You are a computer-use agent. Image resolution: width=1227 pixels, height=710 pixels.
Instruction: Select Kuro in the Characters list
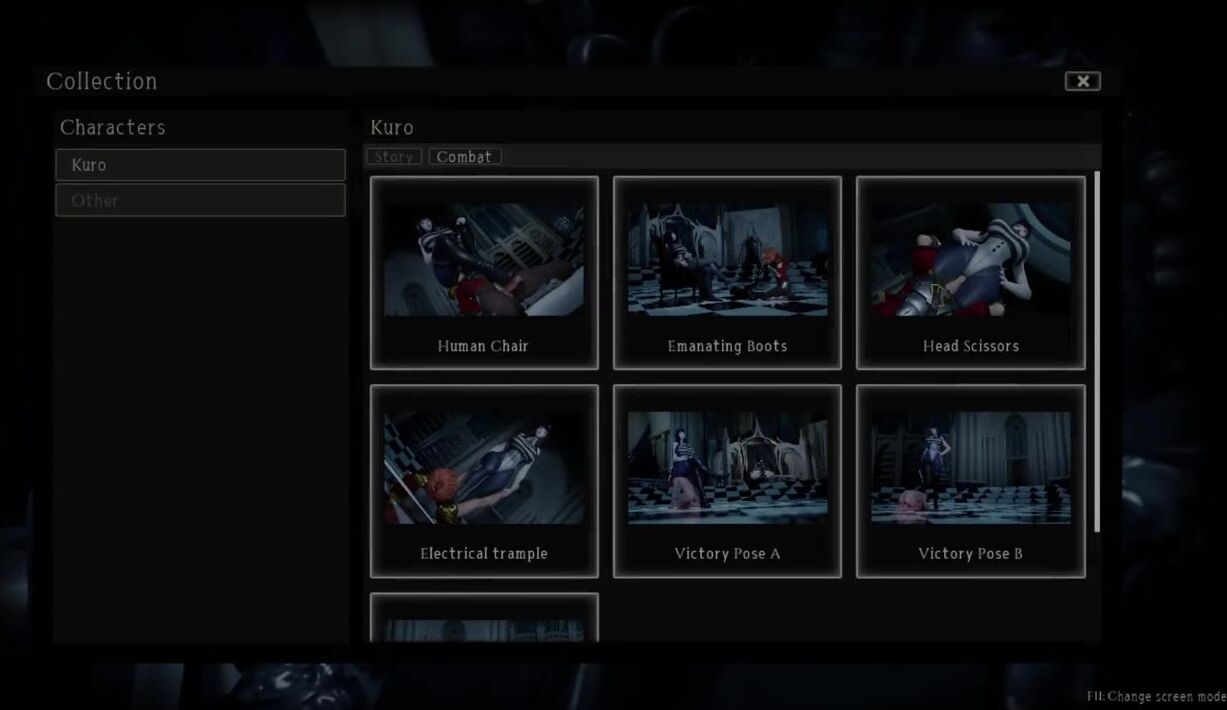point(200,165)
